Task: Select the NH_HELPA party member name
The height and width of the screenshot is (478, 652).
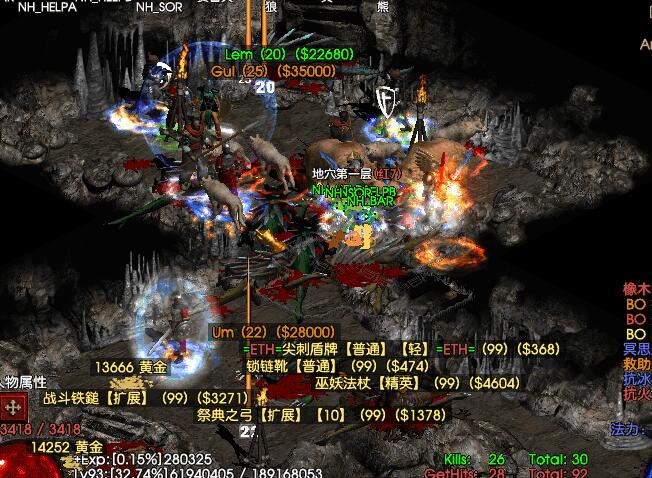Action: pyautogui.click(x=48, y=6)
